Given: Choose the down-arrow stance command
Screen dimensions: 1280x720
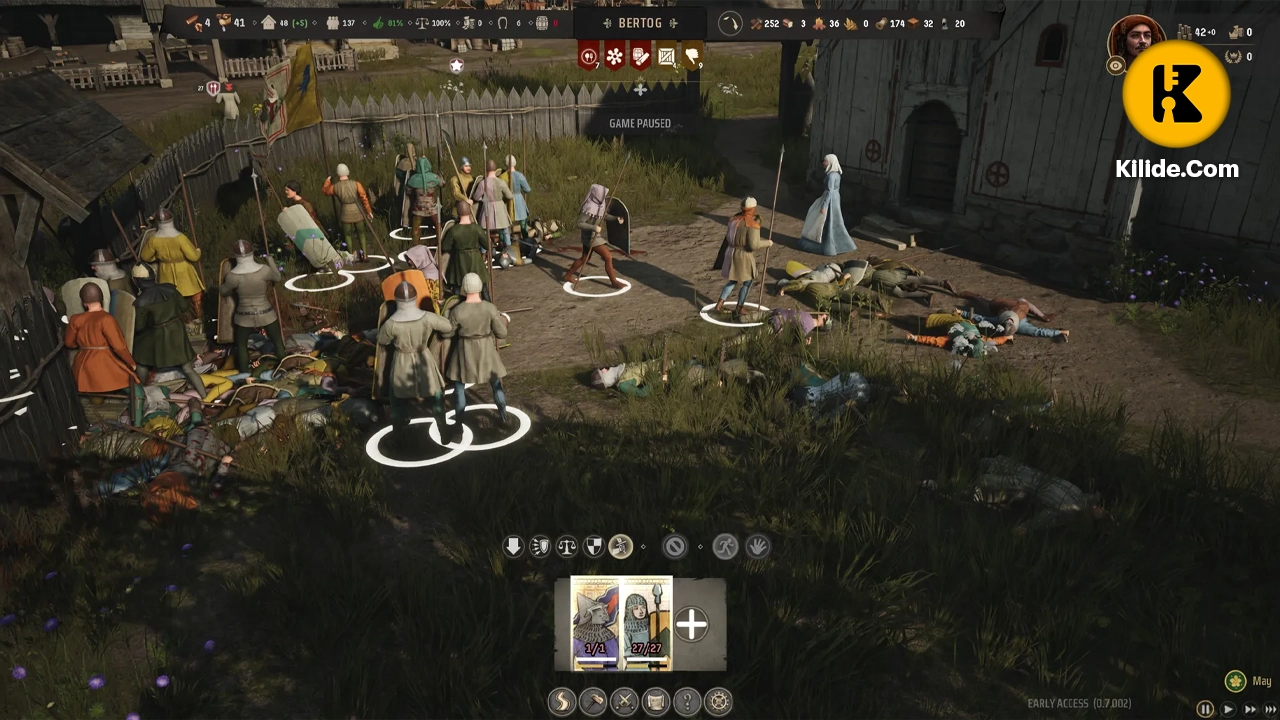Looking at the screenshot, I should (513, 547).
